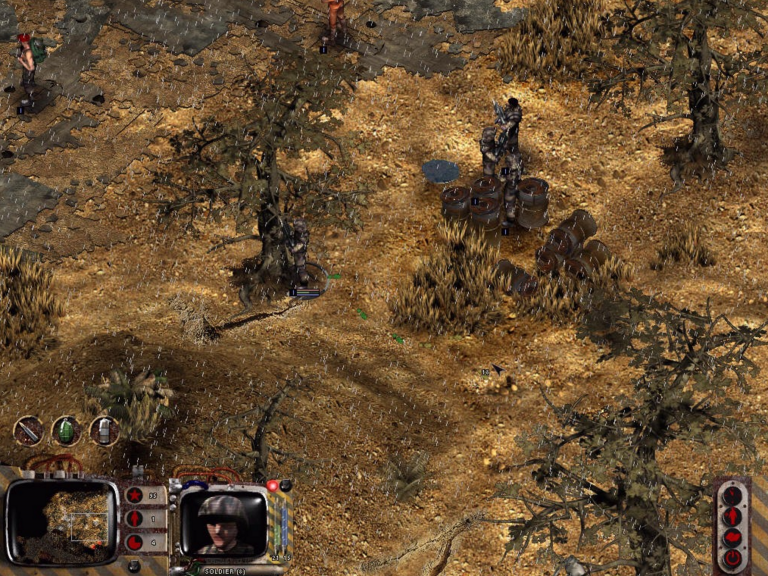Open the power button menu
768x576 pixels.
(733, 557)
